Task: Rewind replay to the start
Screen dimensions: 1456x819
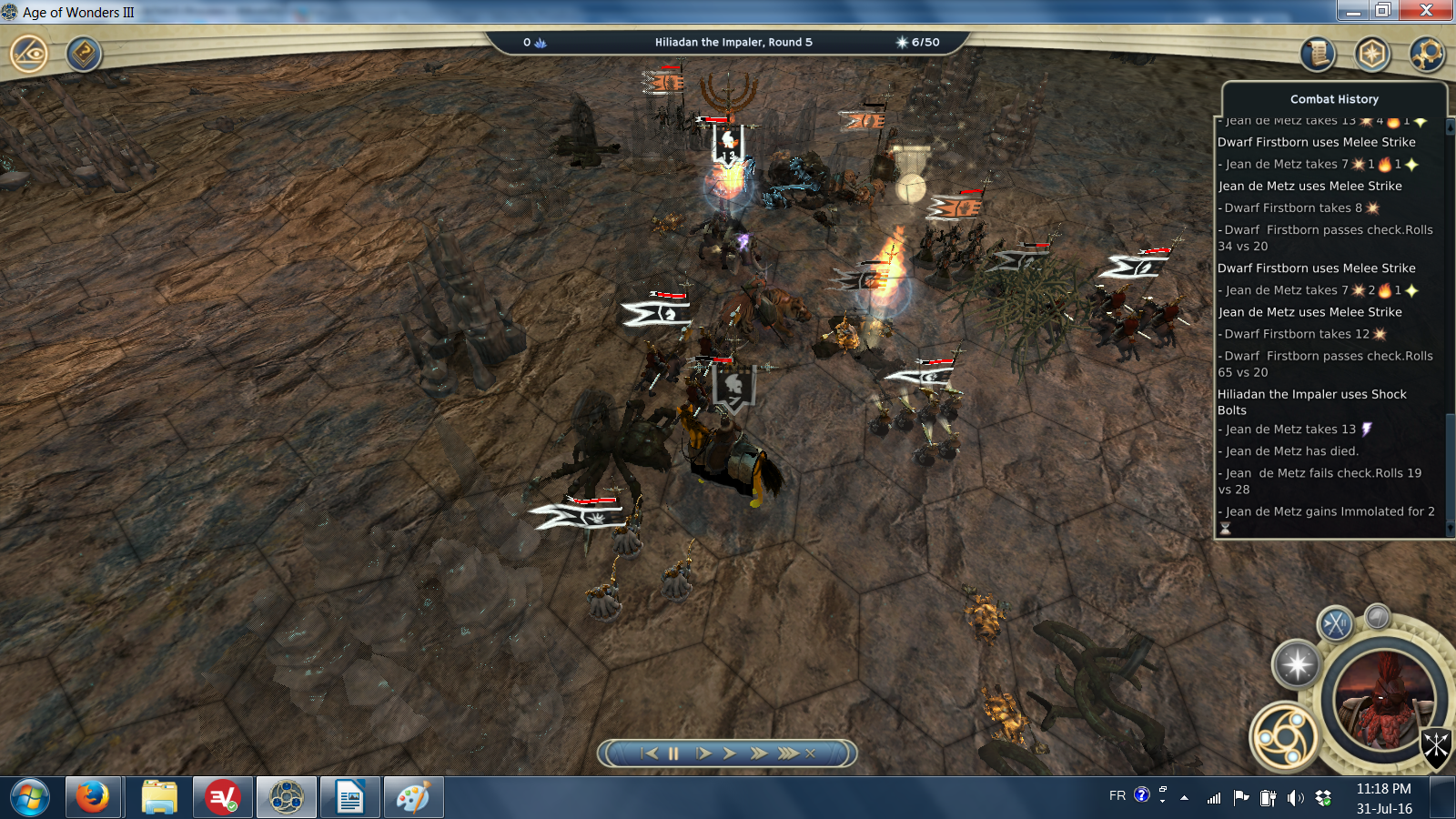Action: pos(649,753)
